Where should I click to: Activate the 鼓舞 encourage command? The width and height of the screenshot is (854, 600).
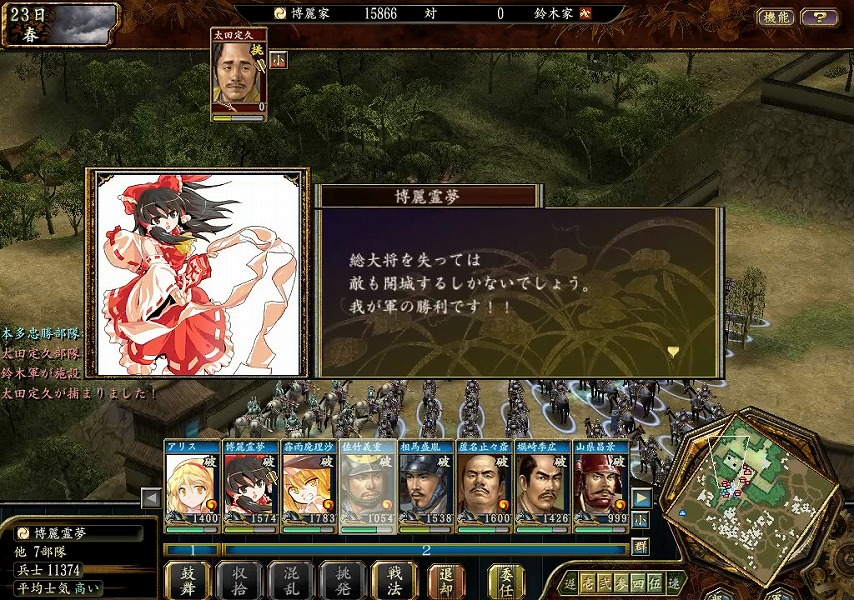186,580
